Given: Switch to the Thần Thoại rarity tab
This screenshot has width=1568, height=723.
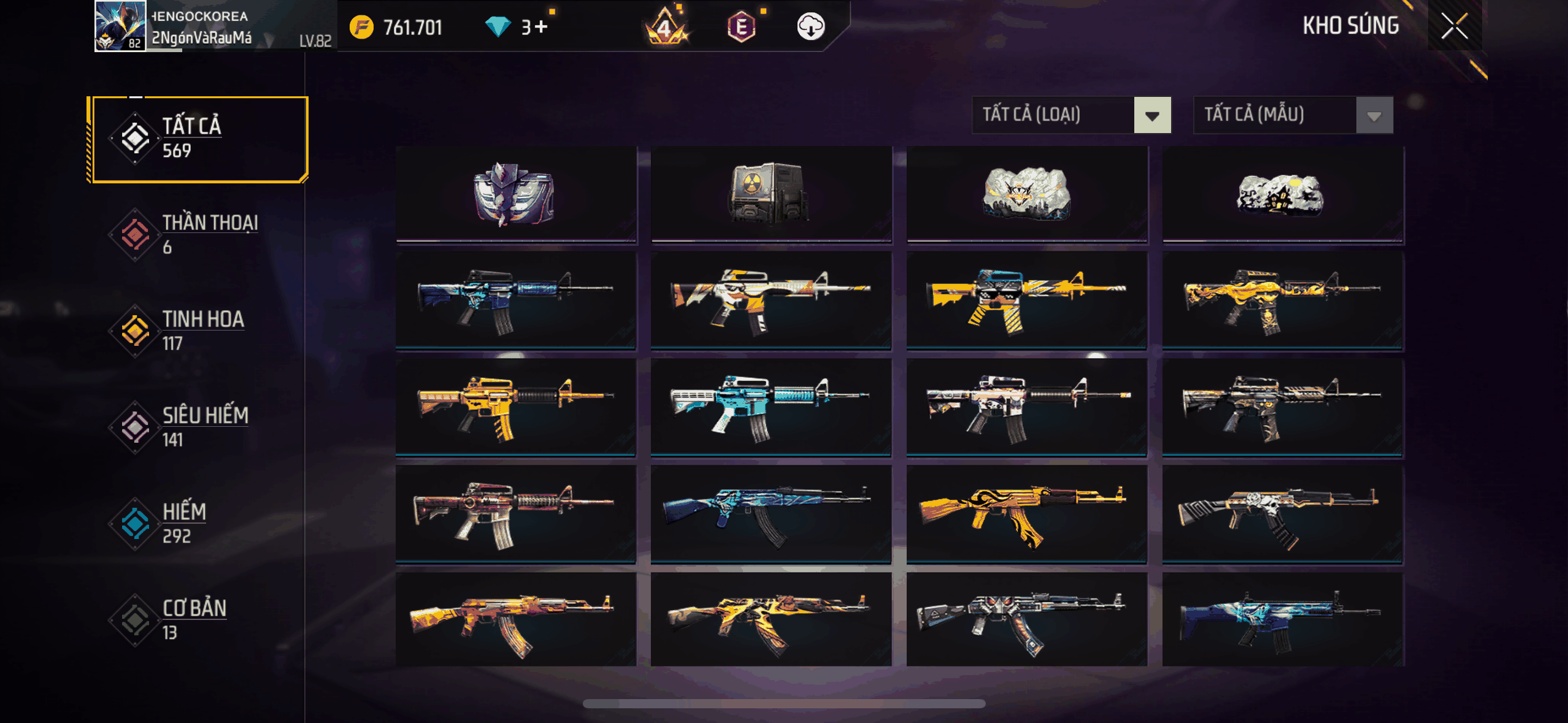Looking at the screenshot, I should coord(198,235).
